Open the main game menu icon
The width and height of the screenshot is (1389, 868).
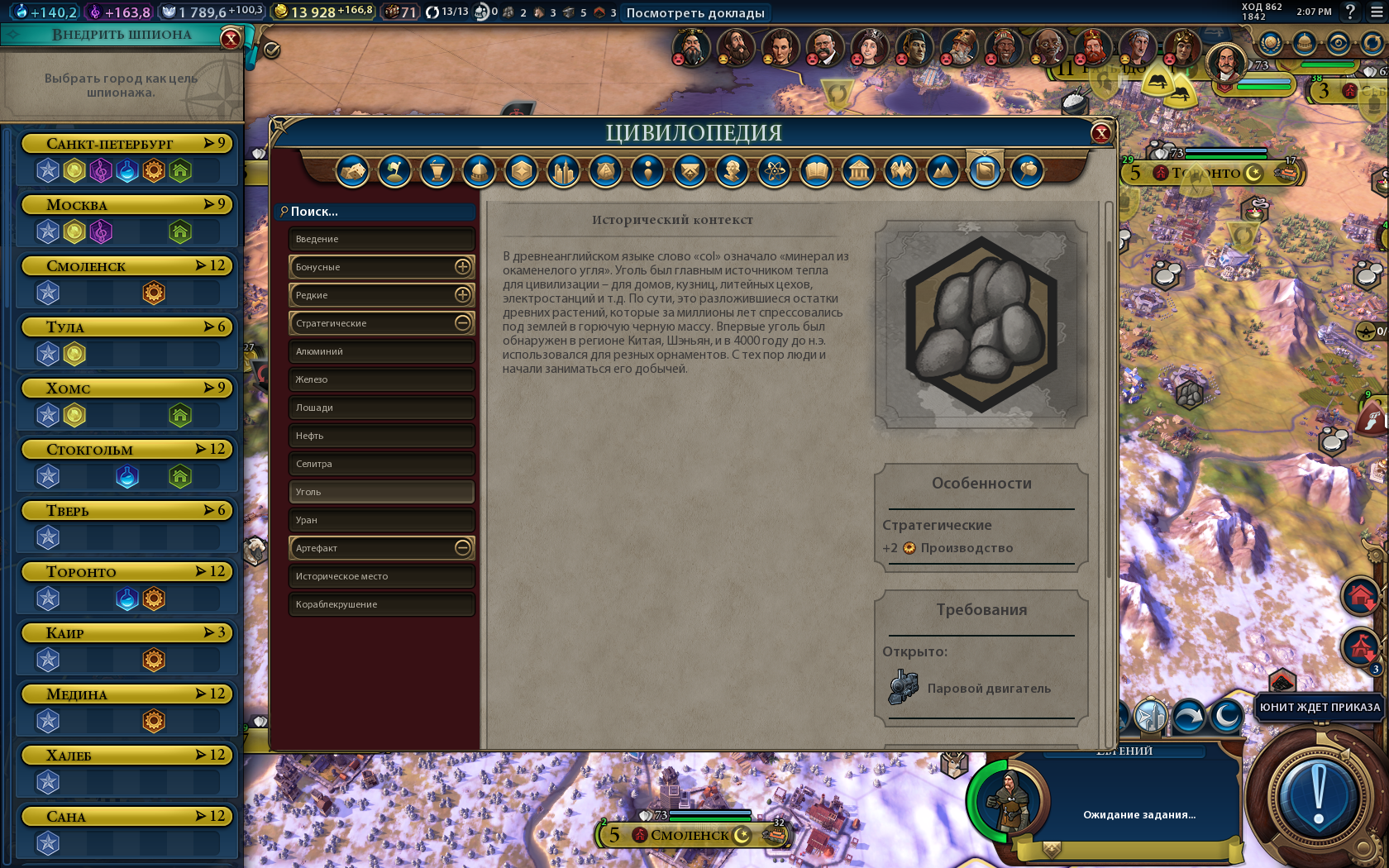1377,12
